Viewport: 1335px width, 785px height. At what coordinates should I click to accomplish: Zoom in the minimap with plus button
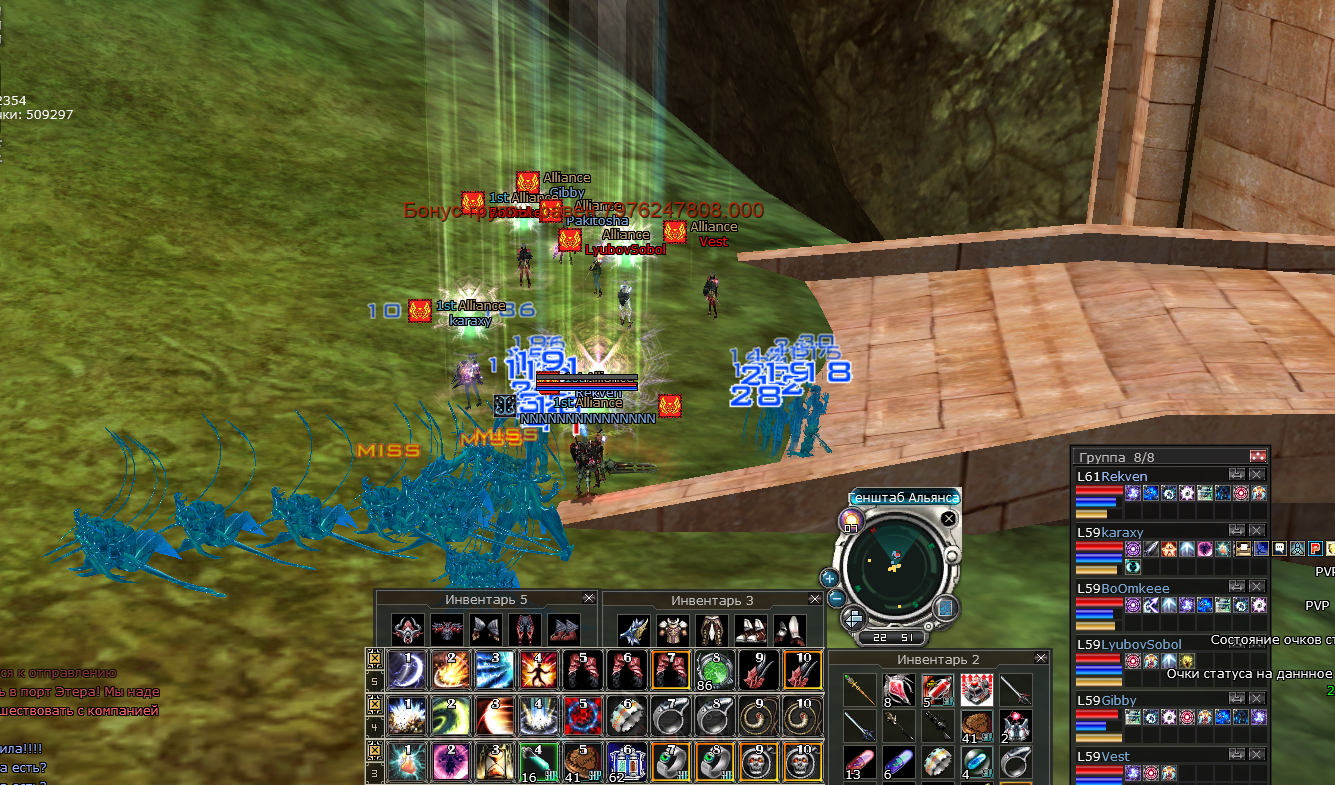tap(829, 577)
